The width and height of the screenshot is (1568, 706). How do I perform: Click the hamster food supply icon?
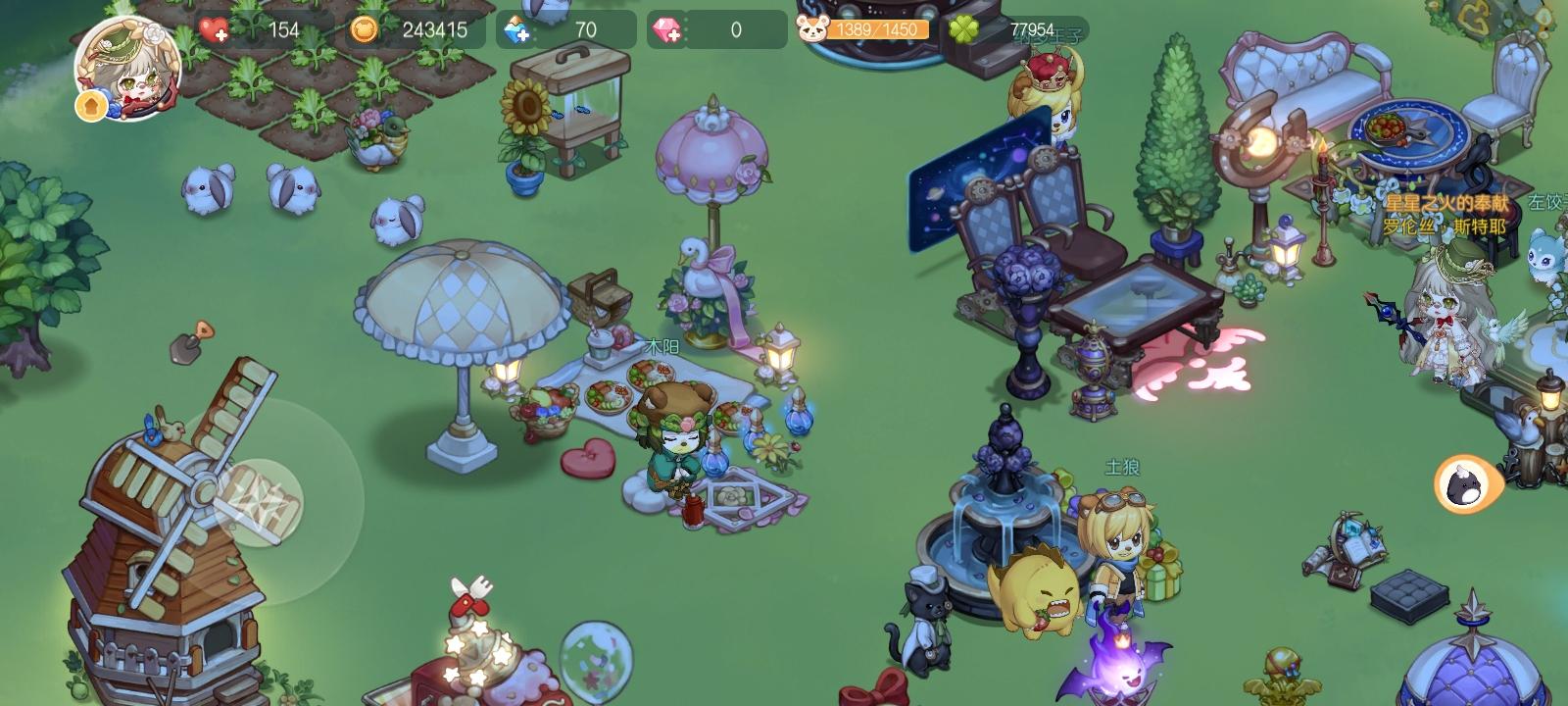812,29
